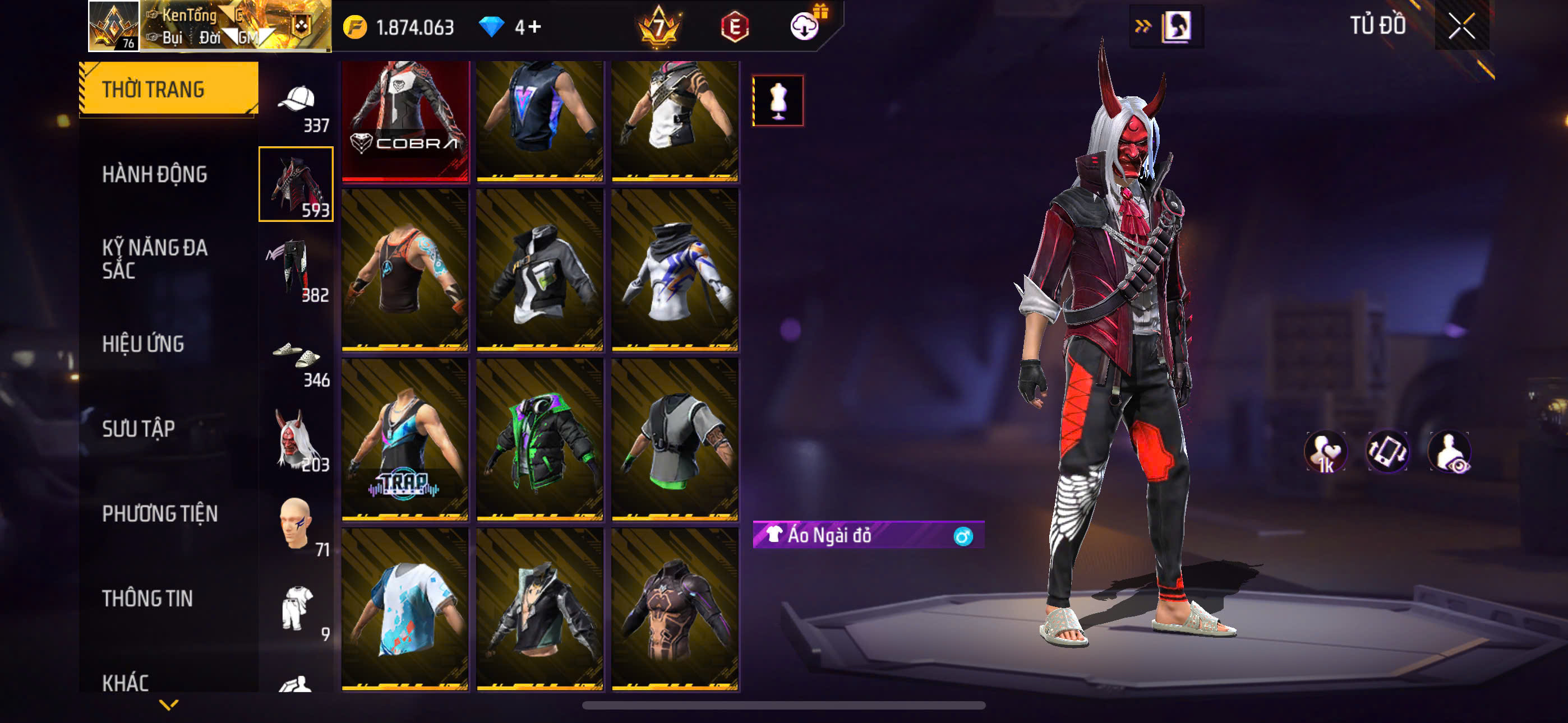1568x723 pixels.
Task: Open the KỸ NĂNG ĐA SẮC section
Action: pos(155,258)
